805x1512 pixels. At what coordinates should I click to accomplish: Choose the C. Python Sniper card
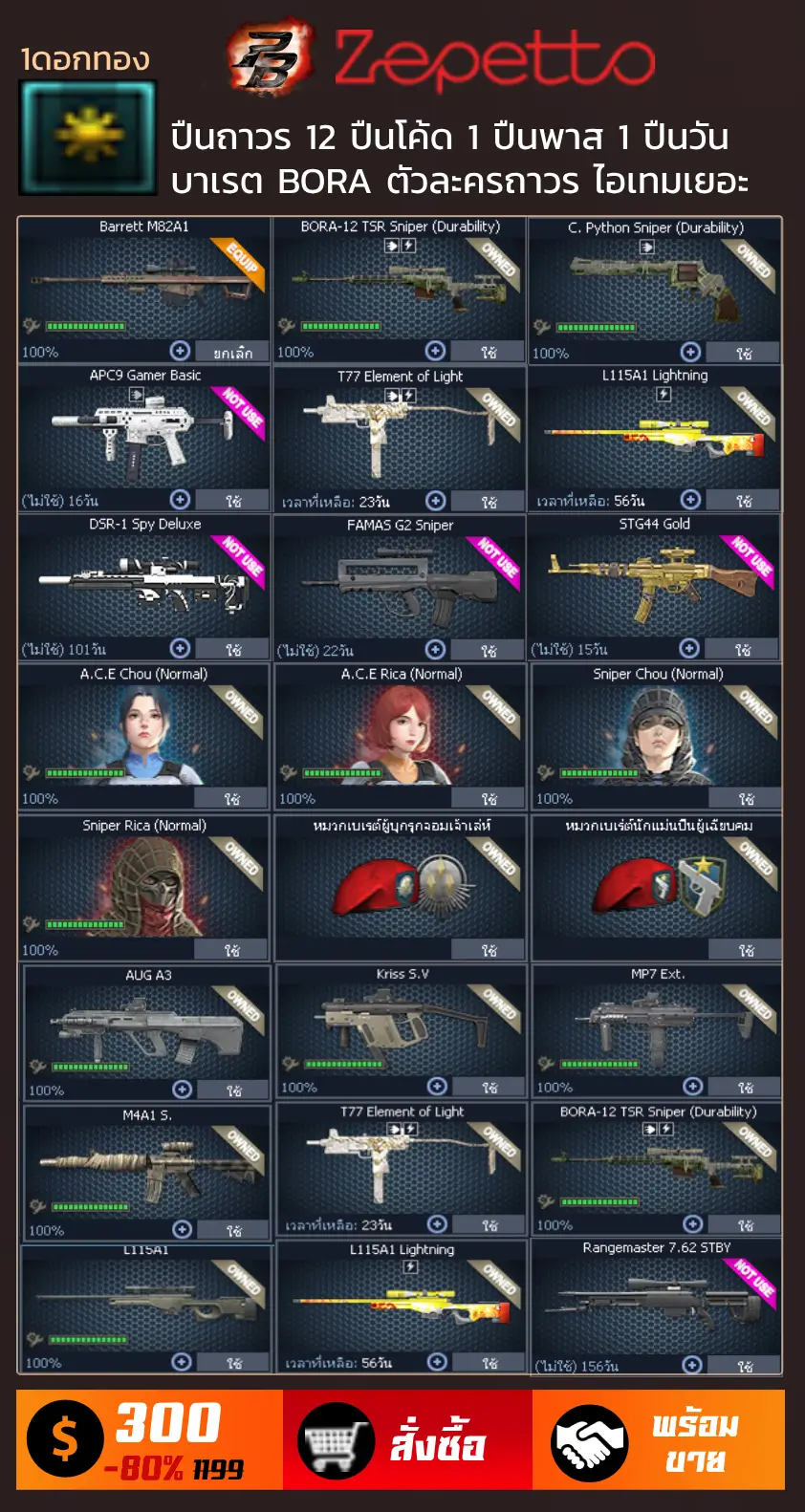pyautogui.click(x=655, y=284)
